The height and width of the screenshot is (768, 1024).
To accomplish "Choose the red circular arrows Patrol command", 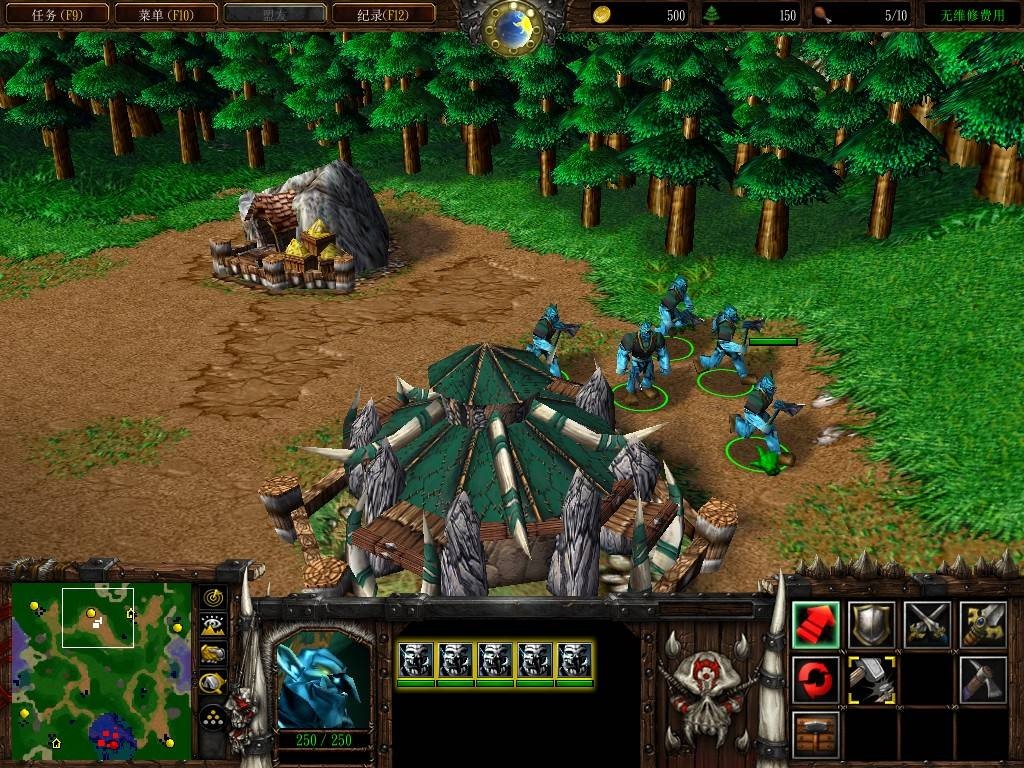I will [x=816, y=680].
